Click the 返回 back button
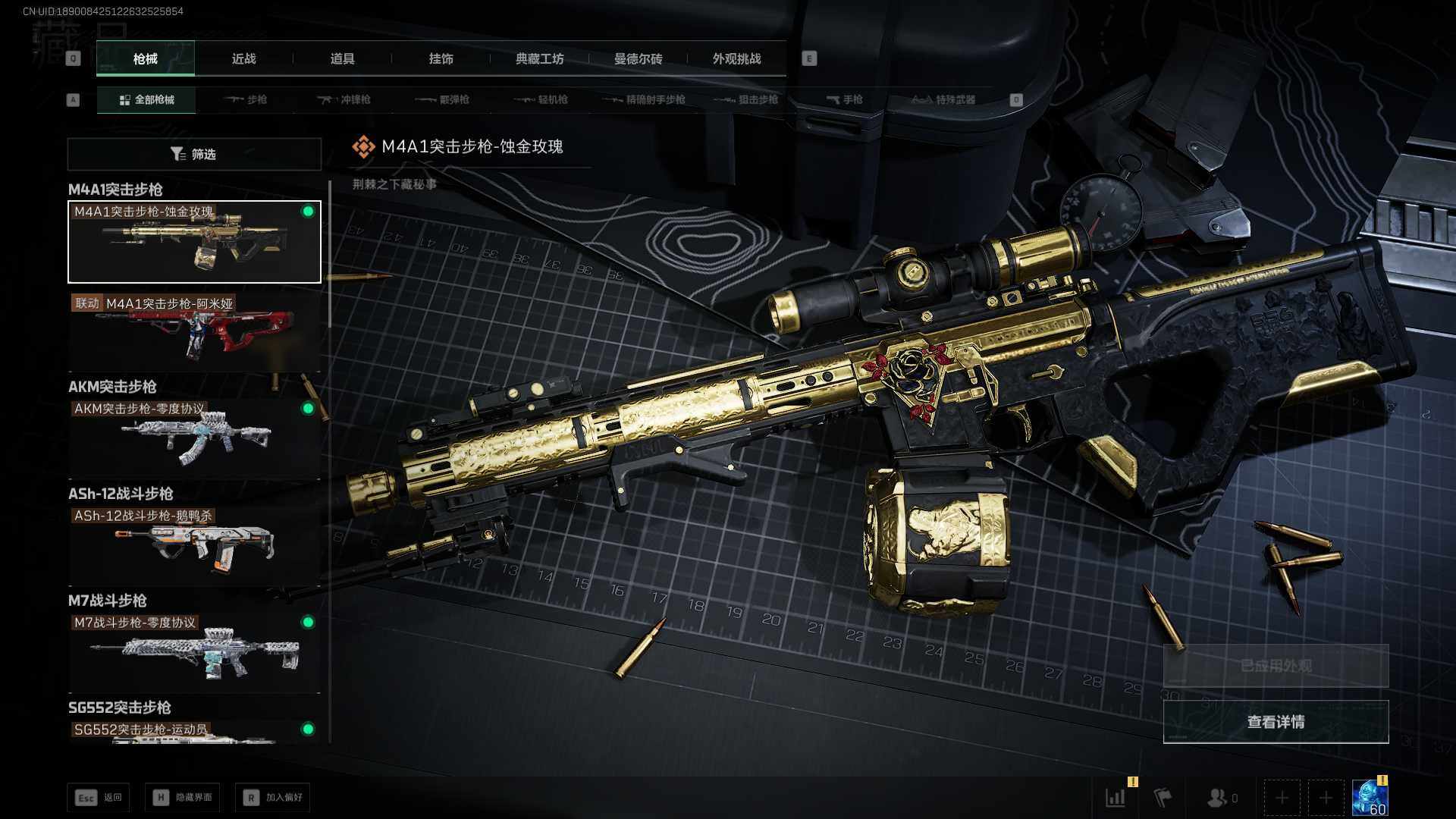1456x819 pixels. coord(99,797)
